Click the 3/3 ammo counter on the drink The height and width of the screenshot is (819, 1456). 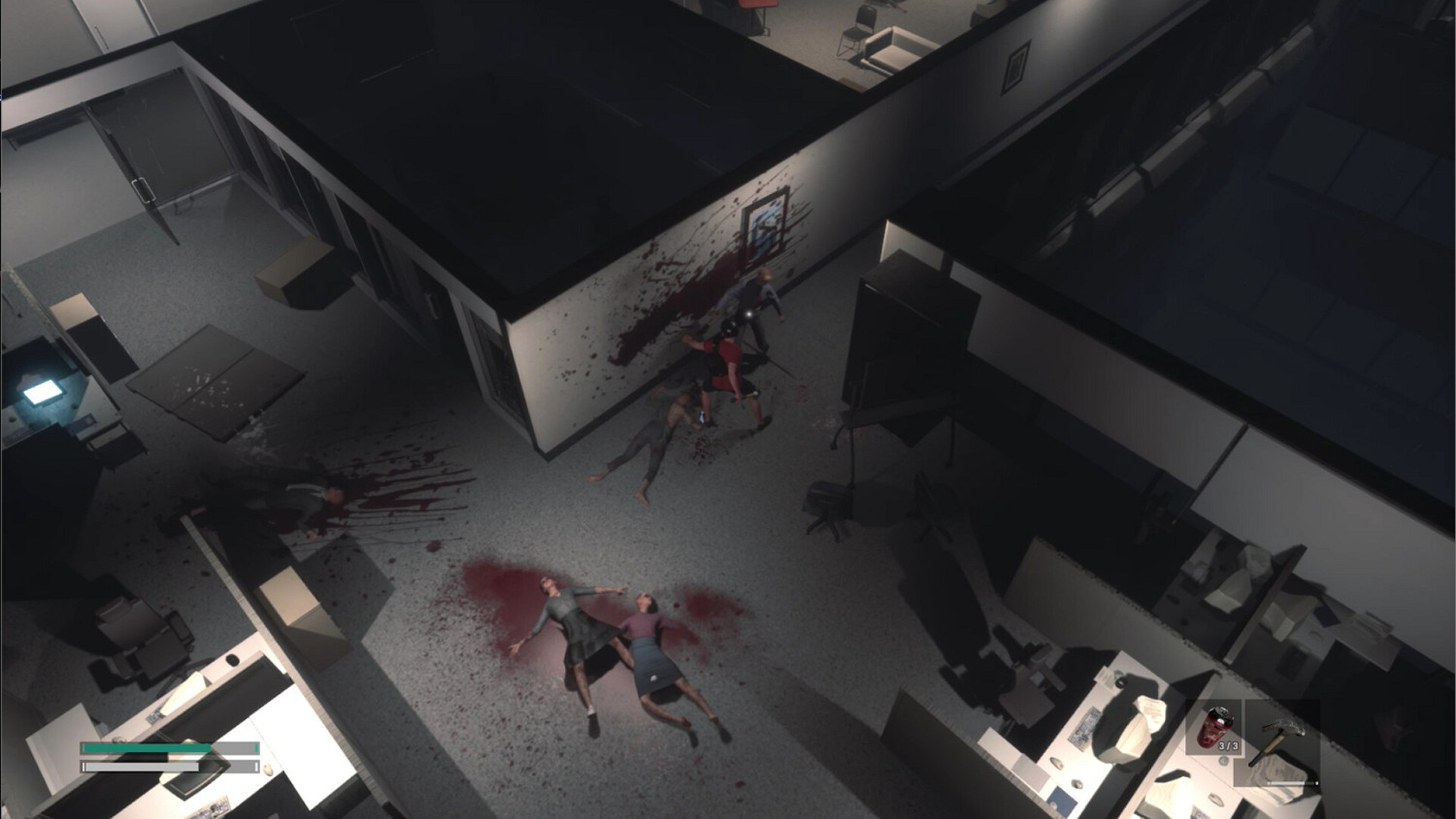point(1229,744)
